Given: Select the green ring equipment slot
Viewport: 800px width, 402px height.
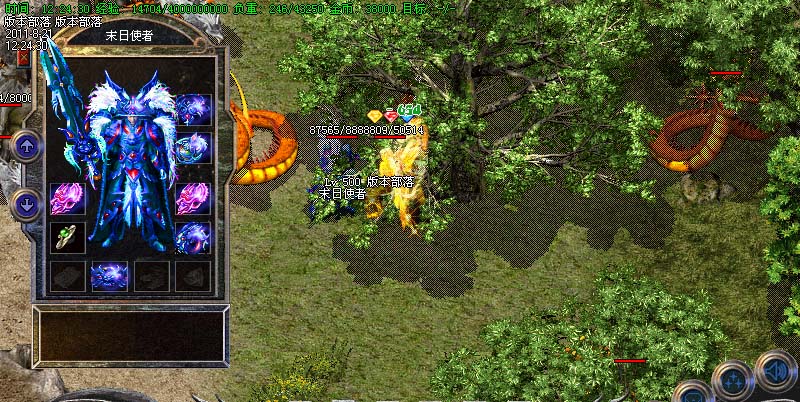Looking at the screenshot, I should [x=67, y=238].
